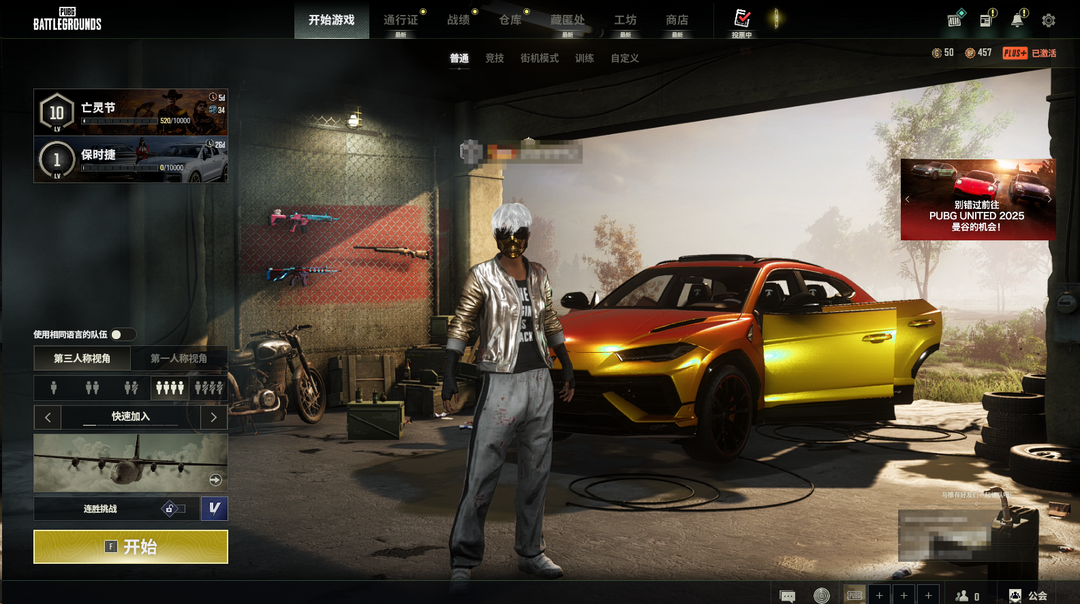Go to the 战绩 career menu
1080x604 pixels.
[458, 20]
